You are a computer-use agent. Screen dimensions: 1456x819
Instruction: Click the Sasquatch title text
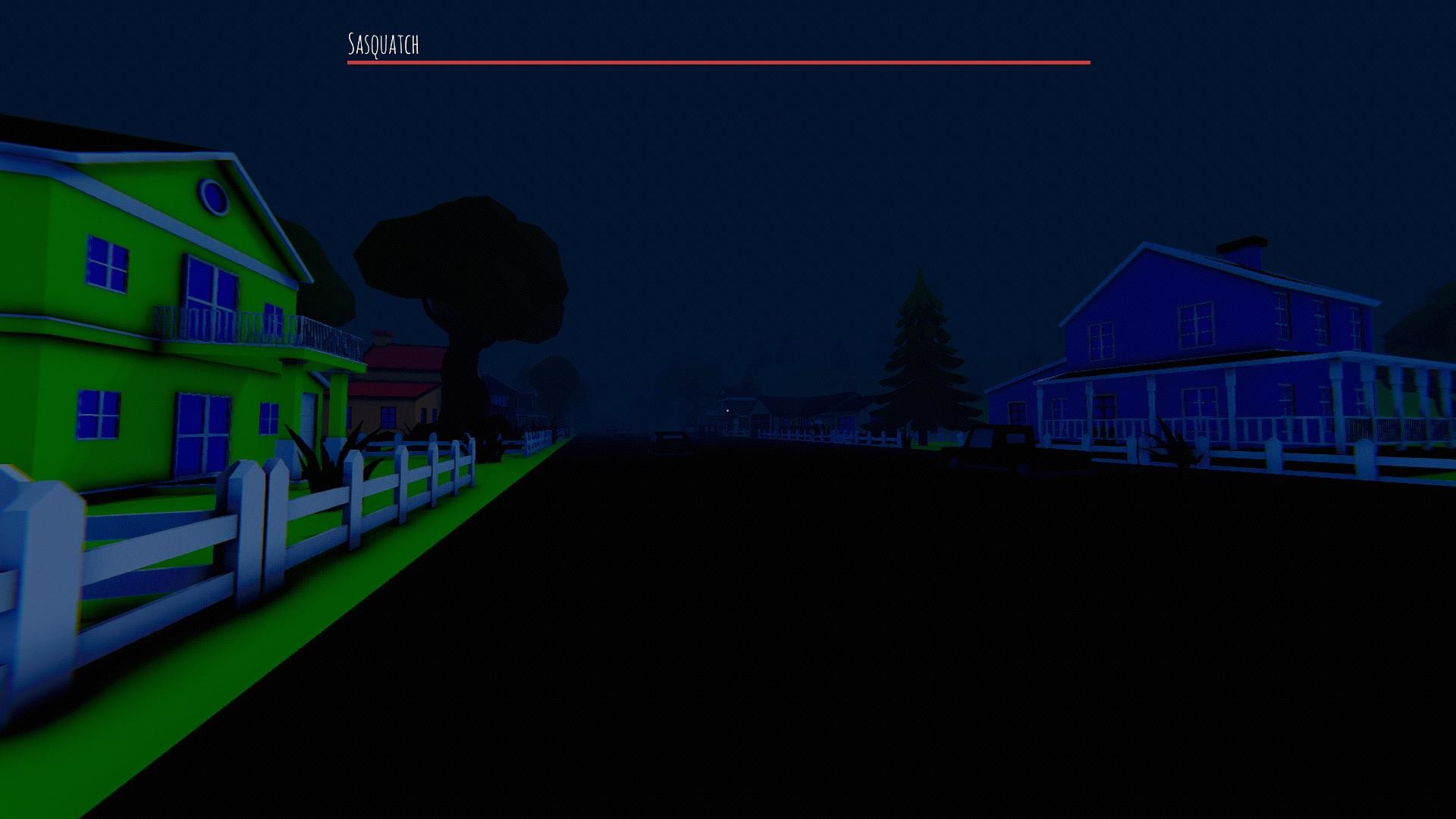tap(383, 44)
